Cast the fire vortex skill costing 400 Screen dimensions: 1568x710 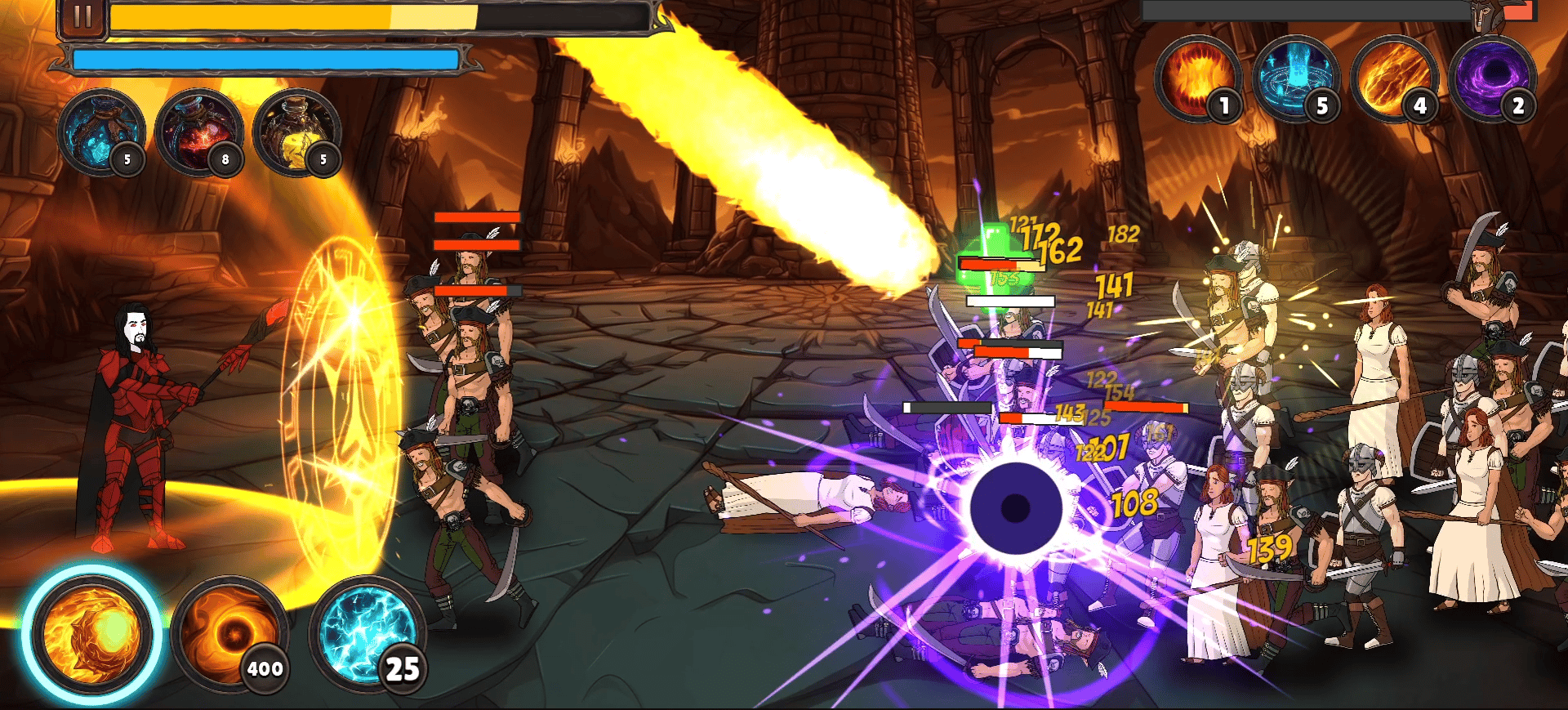[x=229, y=633]
